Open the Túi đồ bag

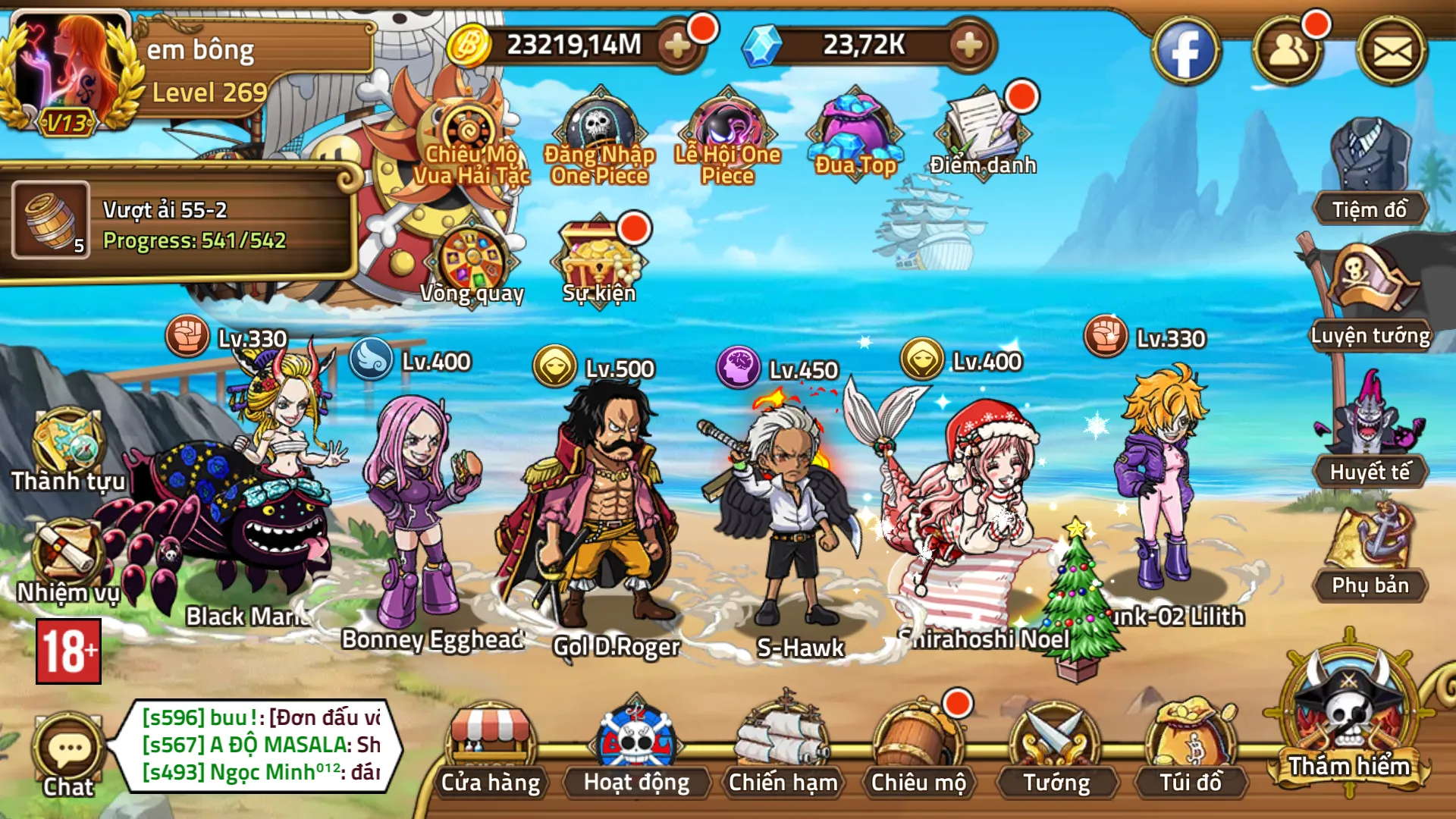coord(1191,747)
